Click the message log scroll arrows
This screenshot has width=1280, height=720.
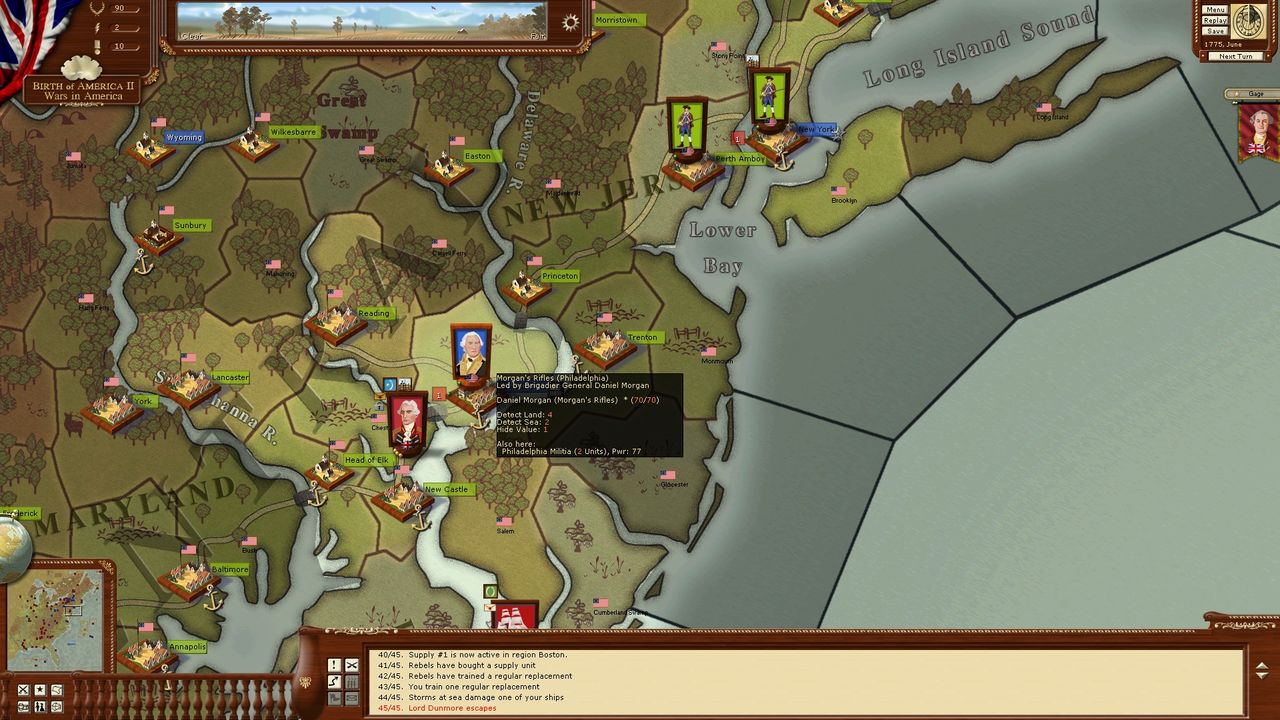(1261, 670)
